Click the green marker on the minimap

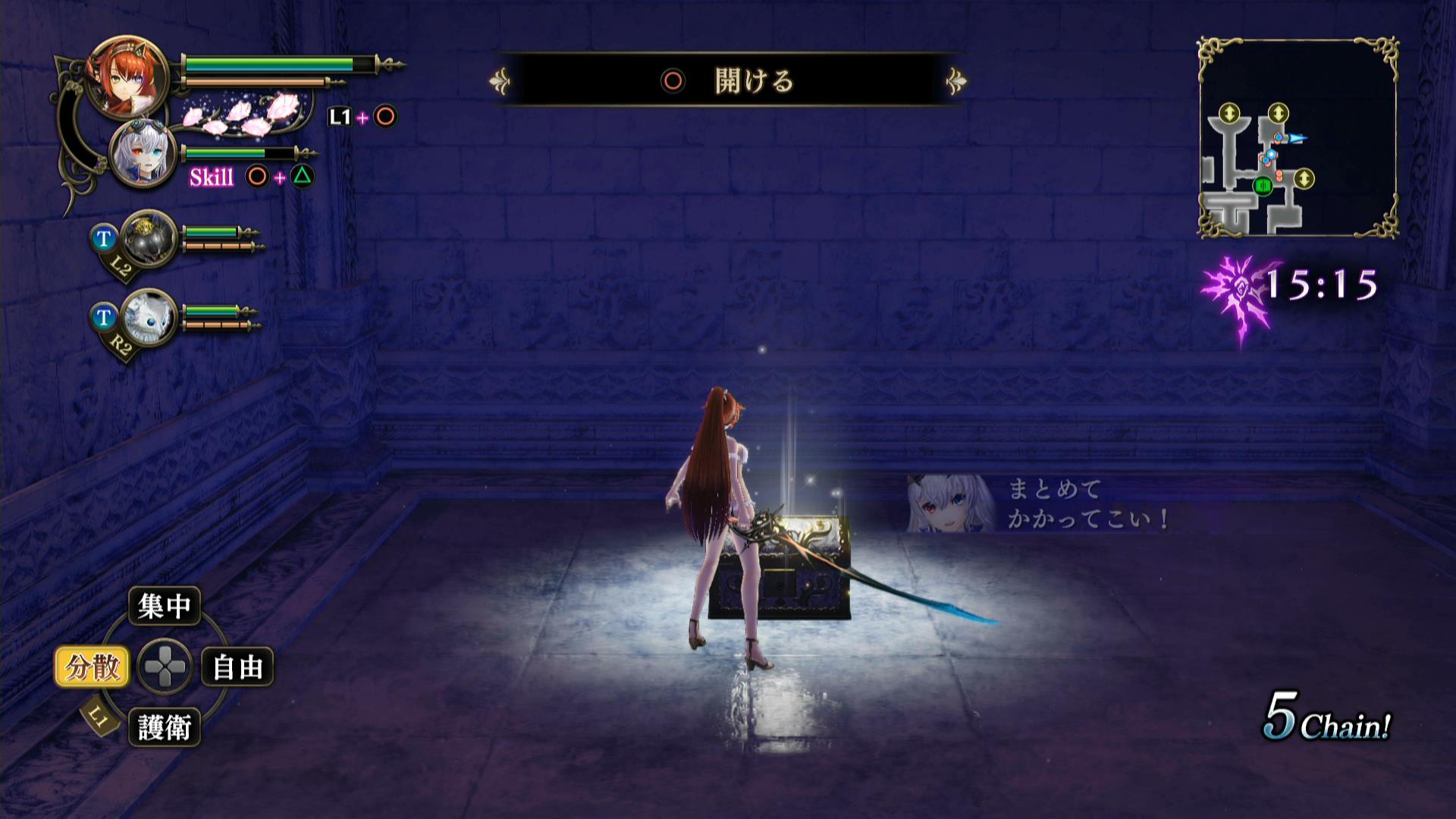[x=1263, y=186]
